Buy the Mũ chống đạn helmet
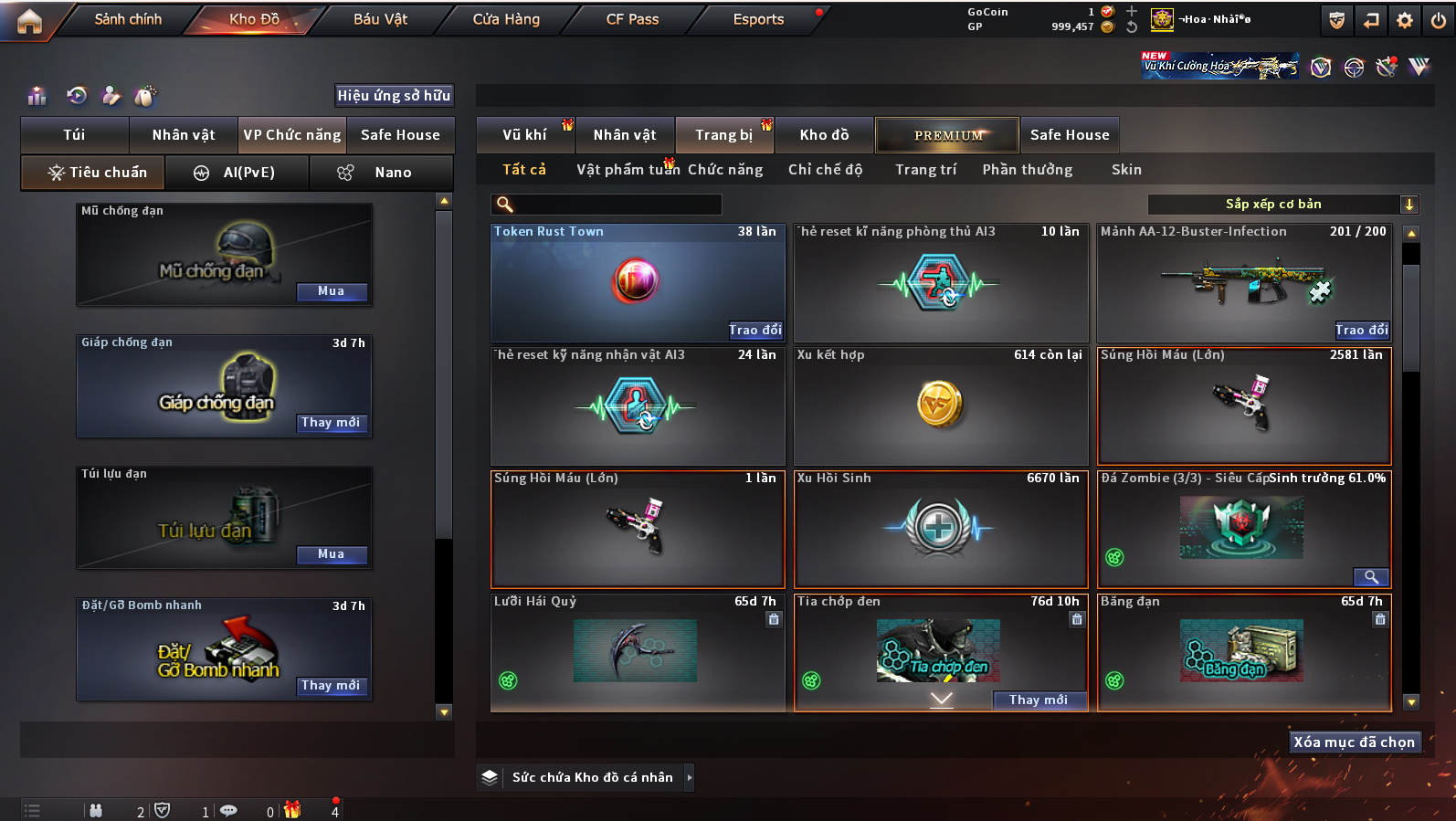Viewport: 1456px width, 821px height. pos(331,291)
